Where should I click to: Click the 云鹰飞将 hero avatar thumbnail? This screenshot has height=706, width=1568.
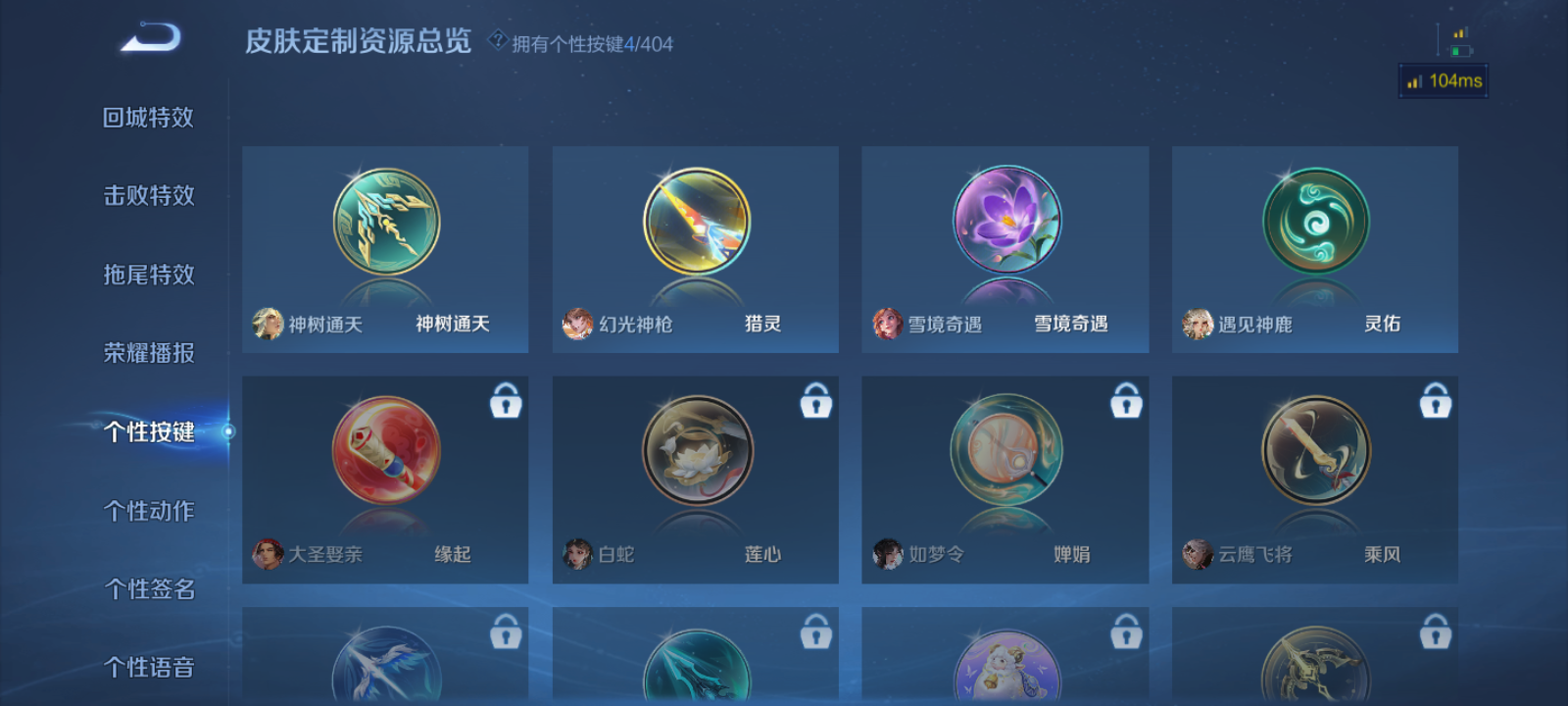coord(1199,554)
